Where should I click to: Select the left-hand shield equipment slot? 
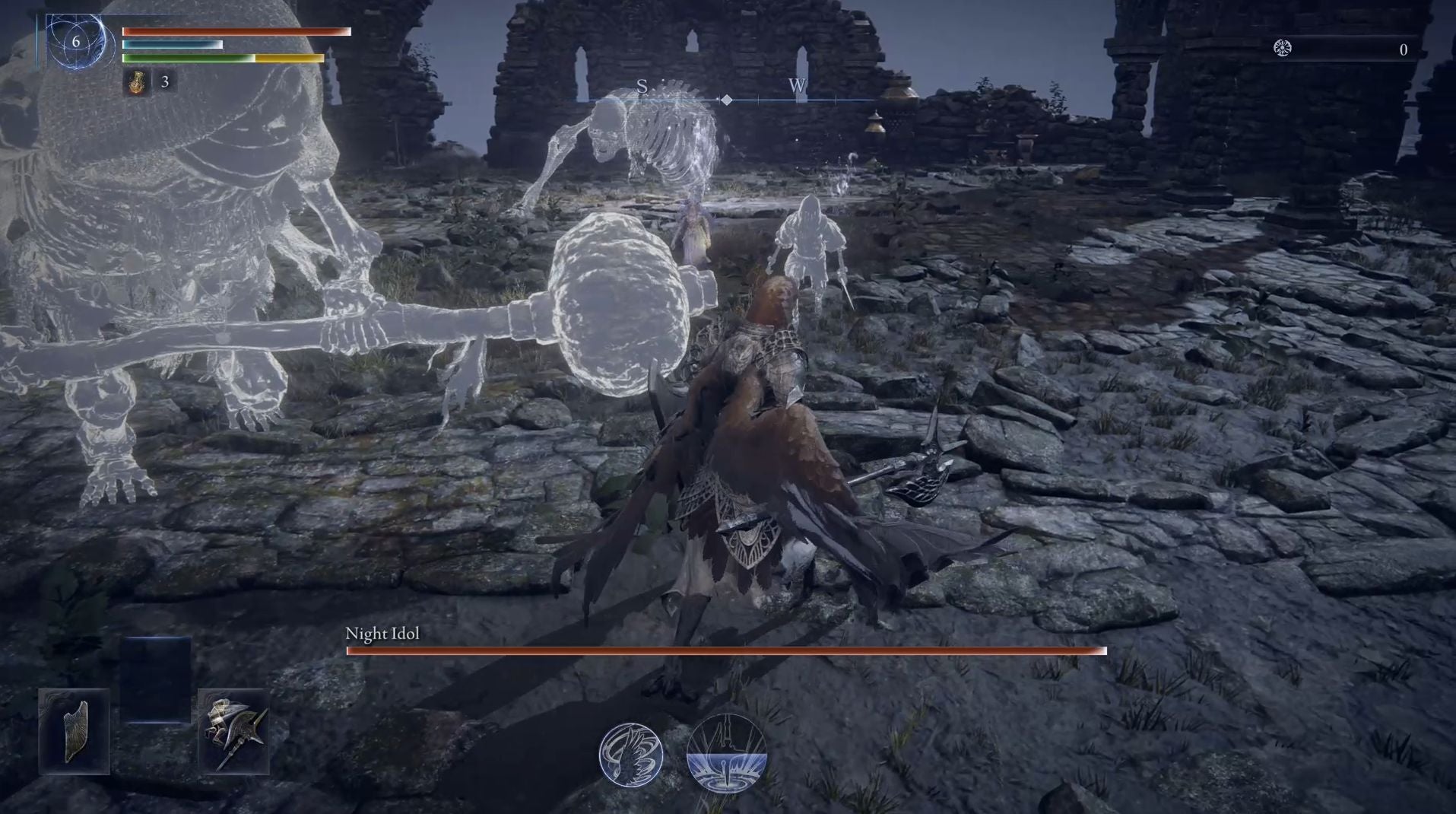pyautogui.click(x=75, y=731)
